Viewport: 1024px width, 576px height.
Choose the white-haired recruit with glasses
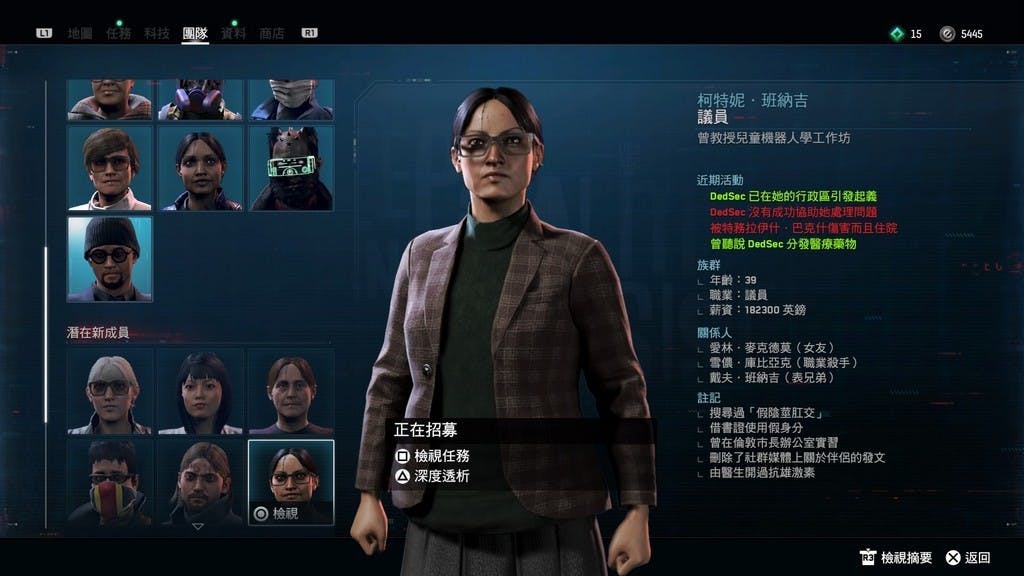[110, 391]
